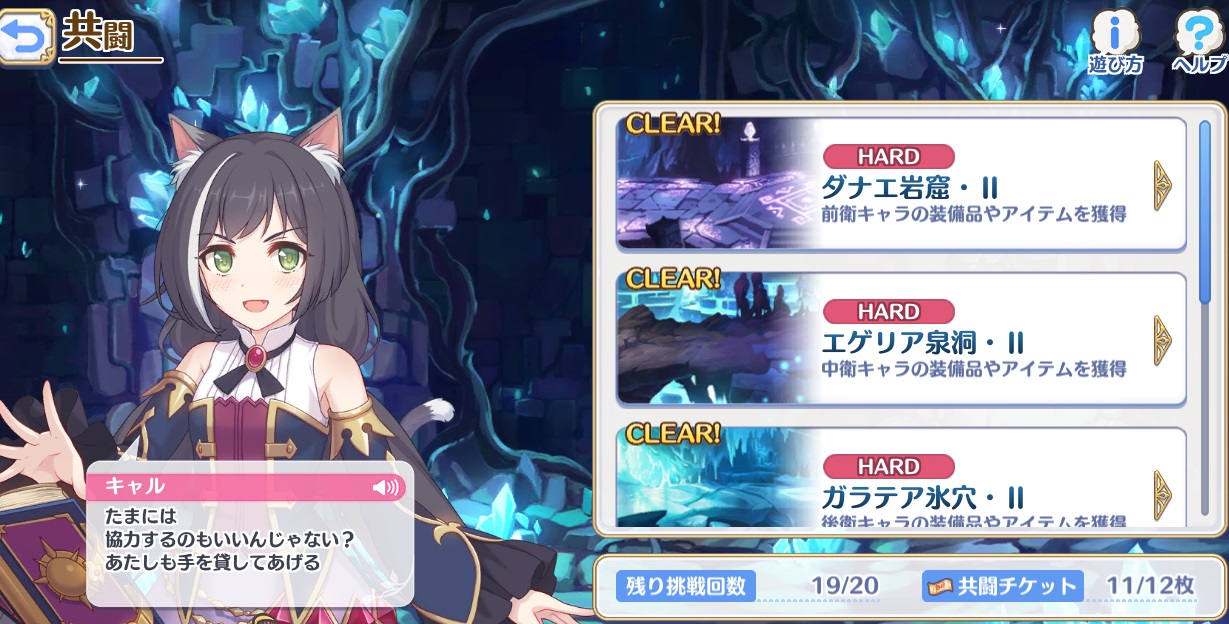This screenshot has width=1229, height=624.
Task: Choose the エゲリア泉洞・II HARD stage
Action: coord(900,340)
